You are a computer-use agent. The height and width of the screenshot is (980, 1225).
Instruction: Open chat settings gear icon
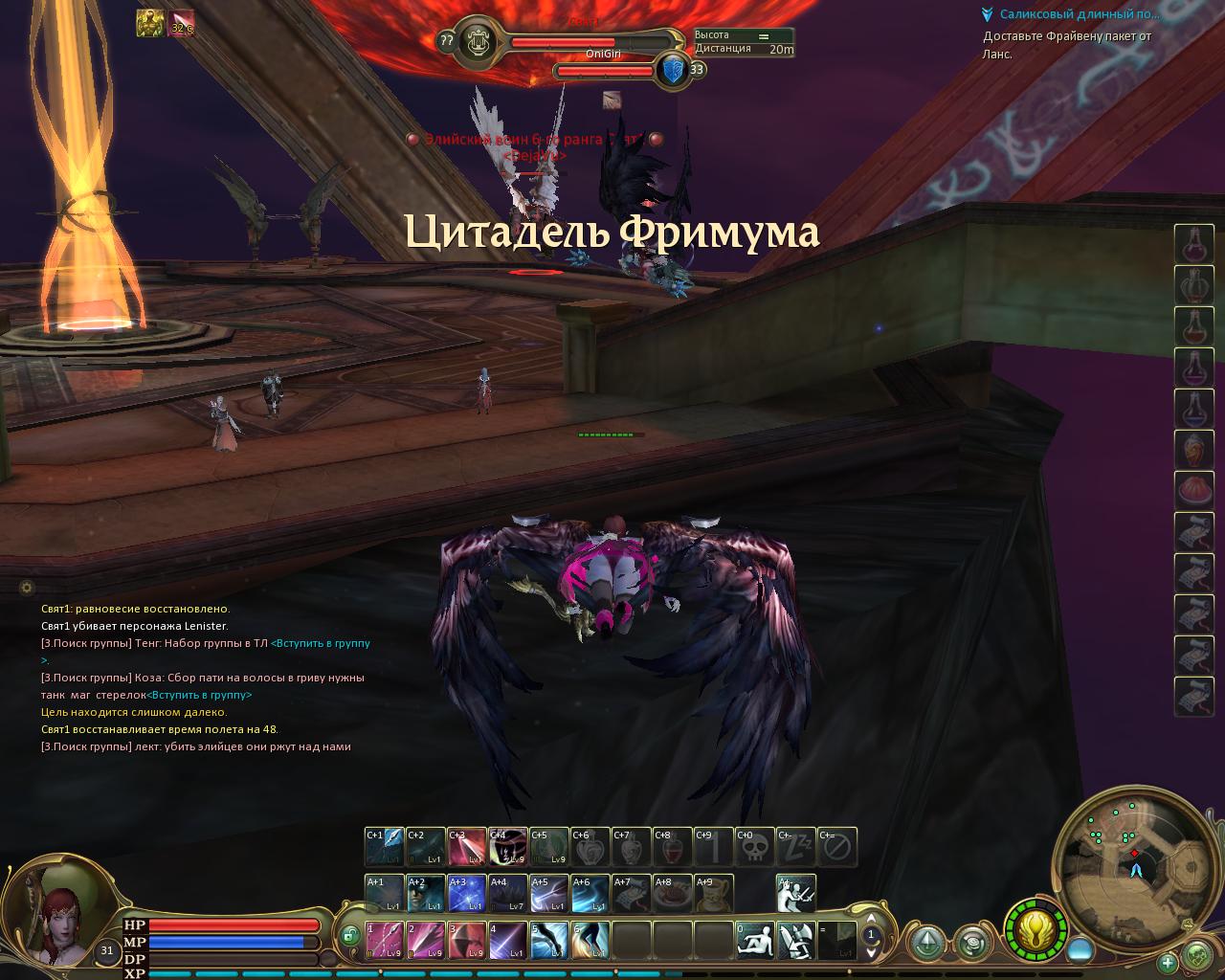[26, 587]
